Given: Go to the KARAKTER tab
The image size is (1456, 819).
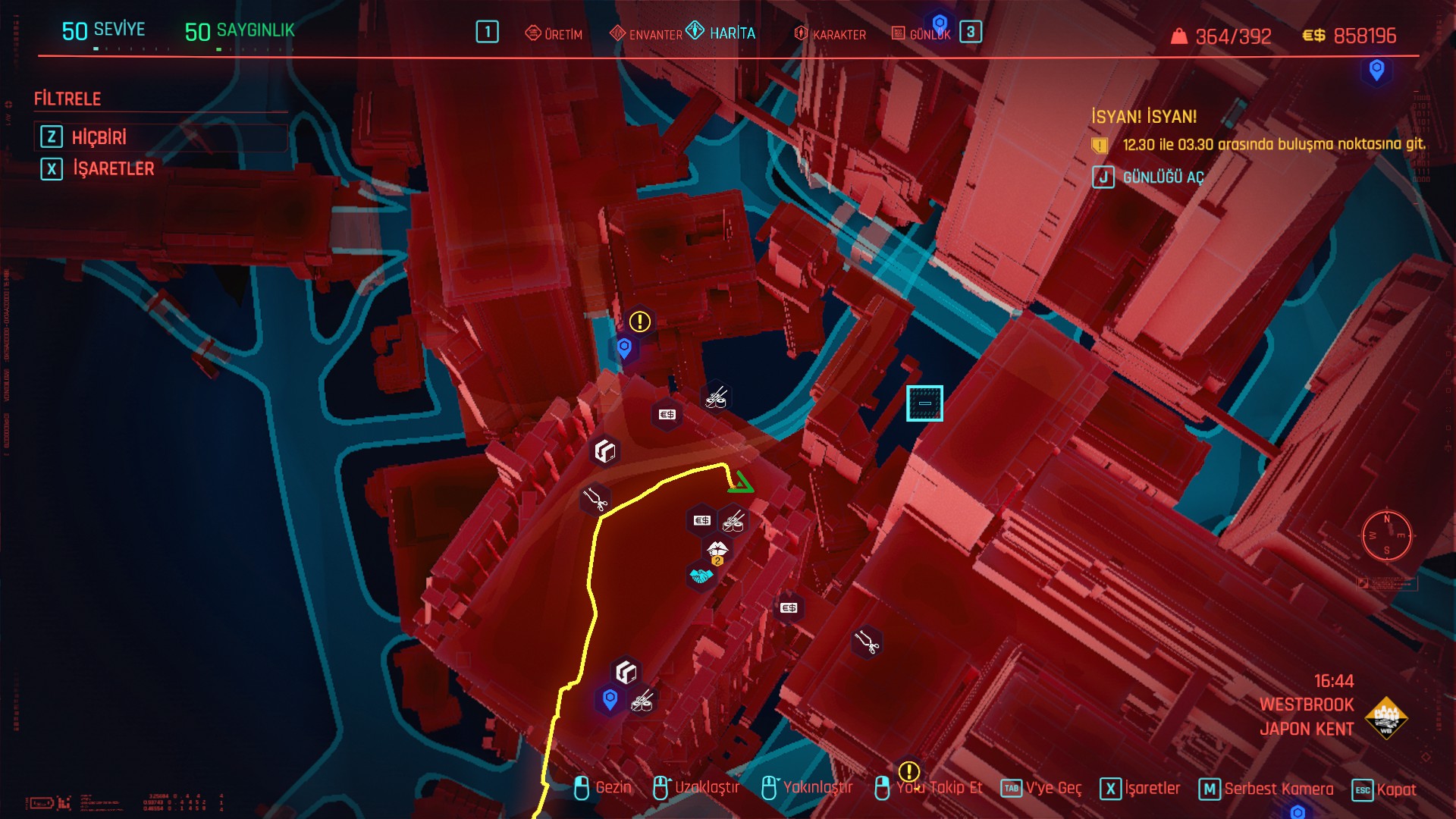Looking at the screenshot, I should tap(830, 34).
